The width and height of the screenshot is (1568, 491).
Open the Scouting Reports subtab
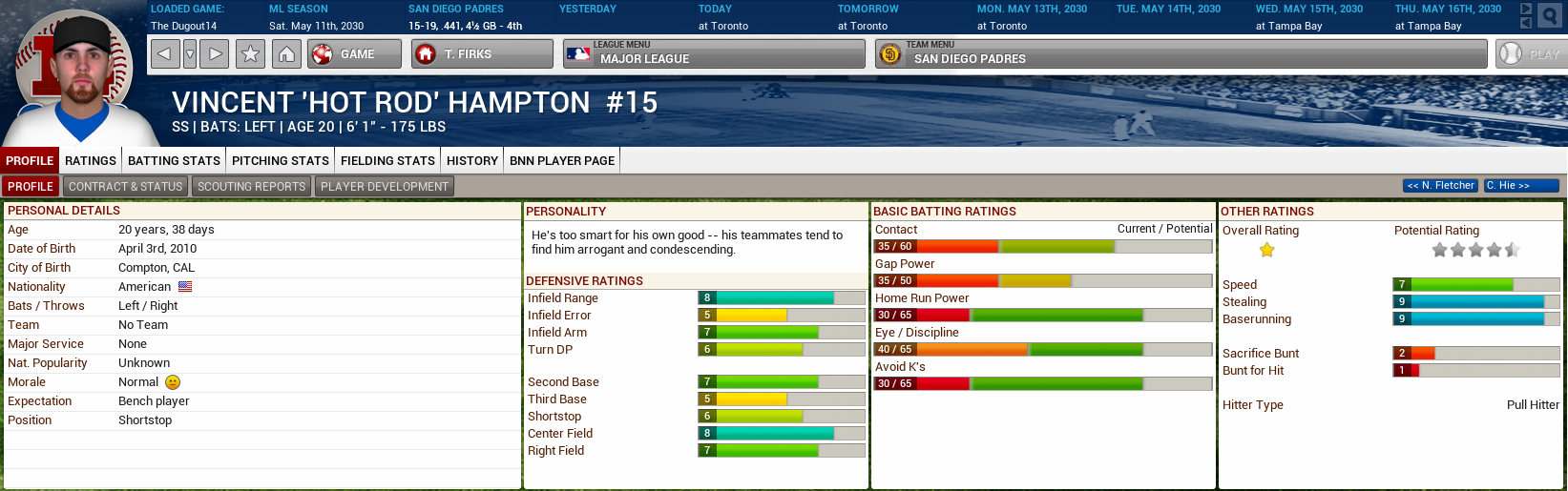[251, 187]
